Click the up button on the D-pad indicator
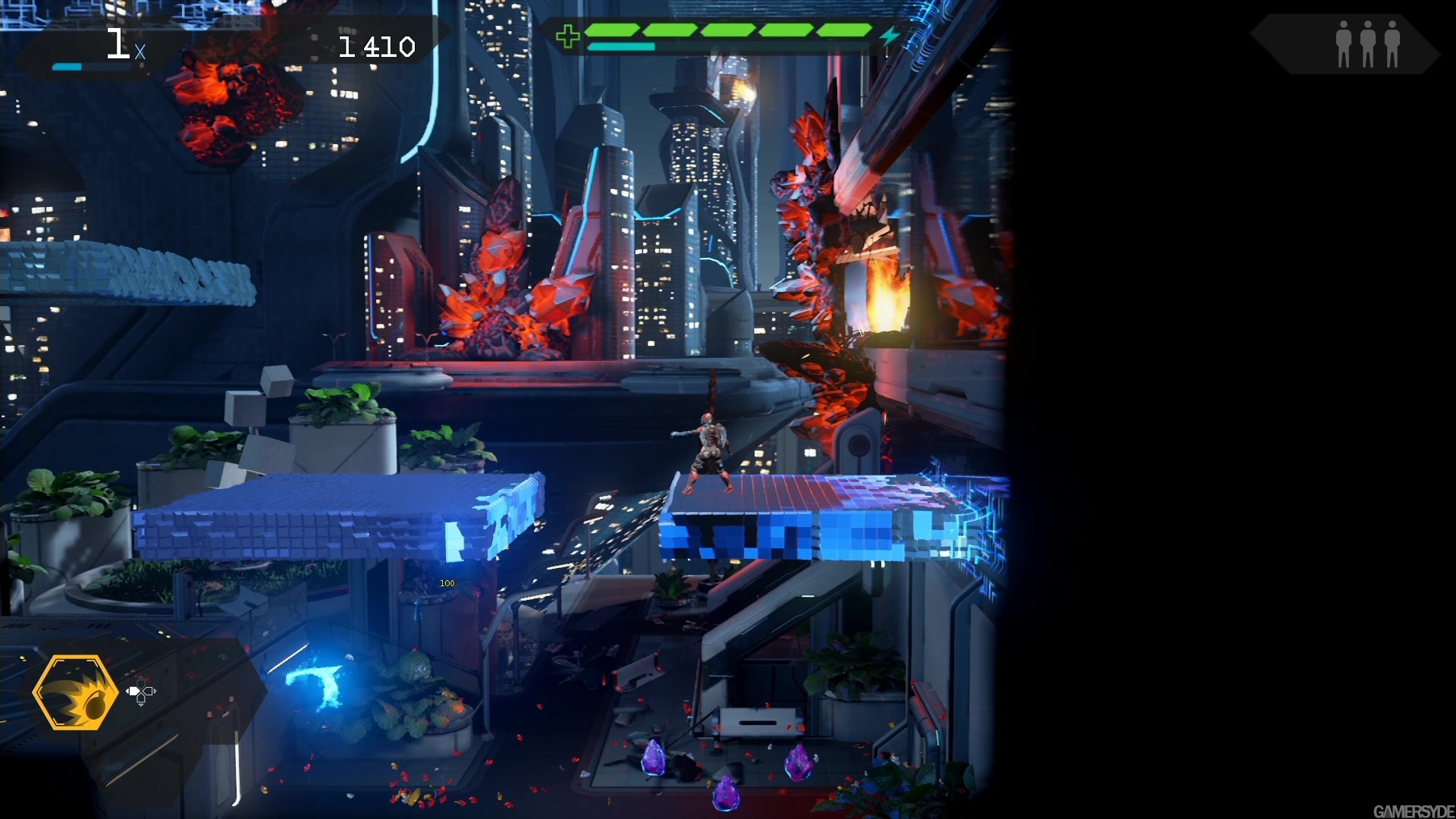Image resolution: width=1456 pixels, height=819 pixels. 142,683
